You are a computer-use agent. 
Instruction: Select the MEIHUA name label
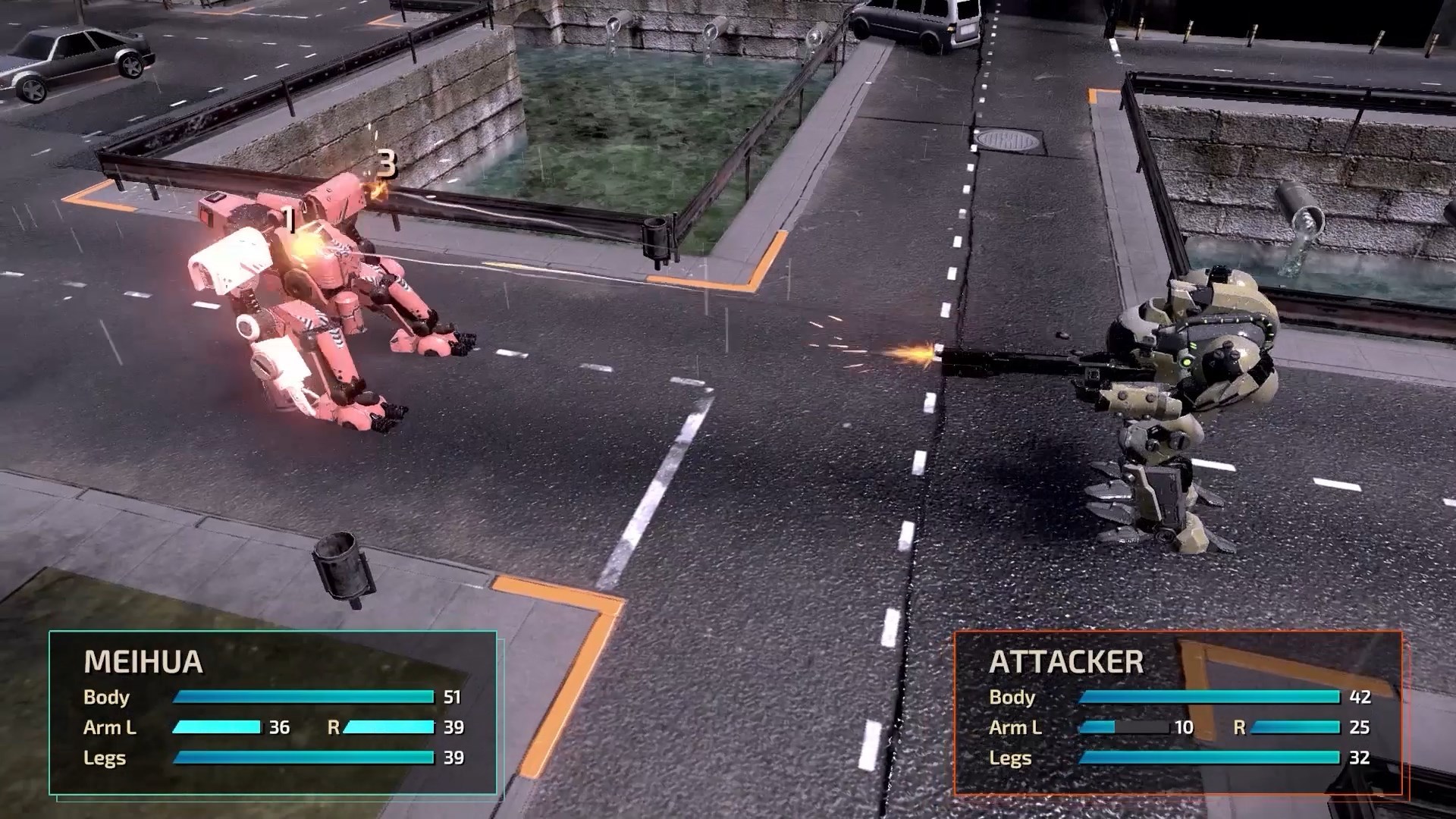pos(144,661)
